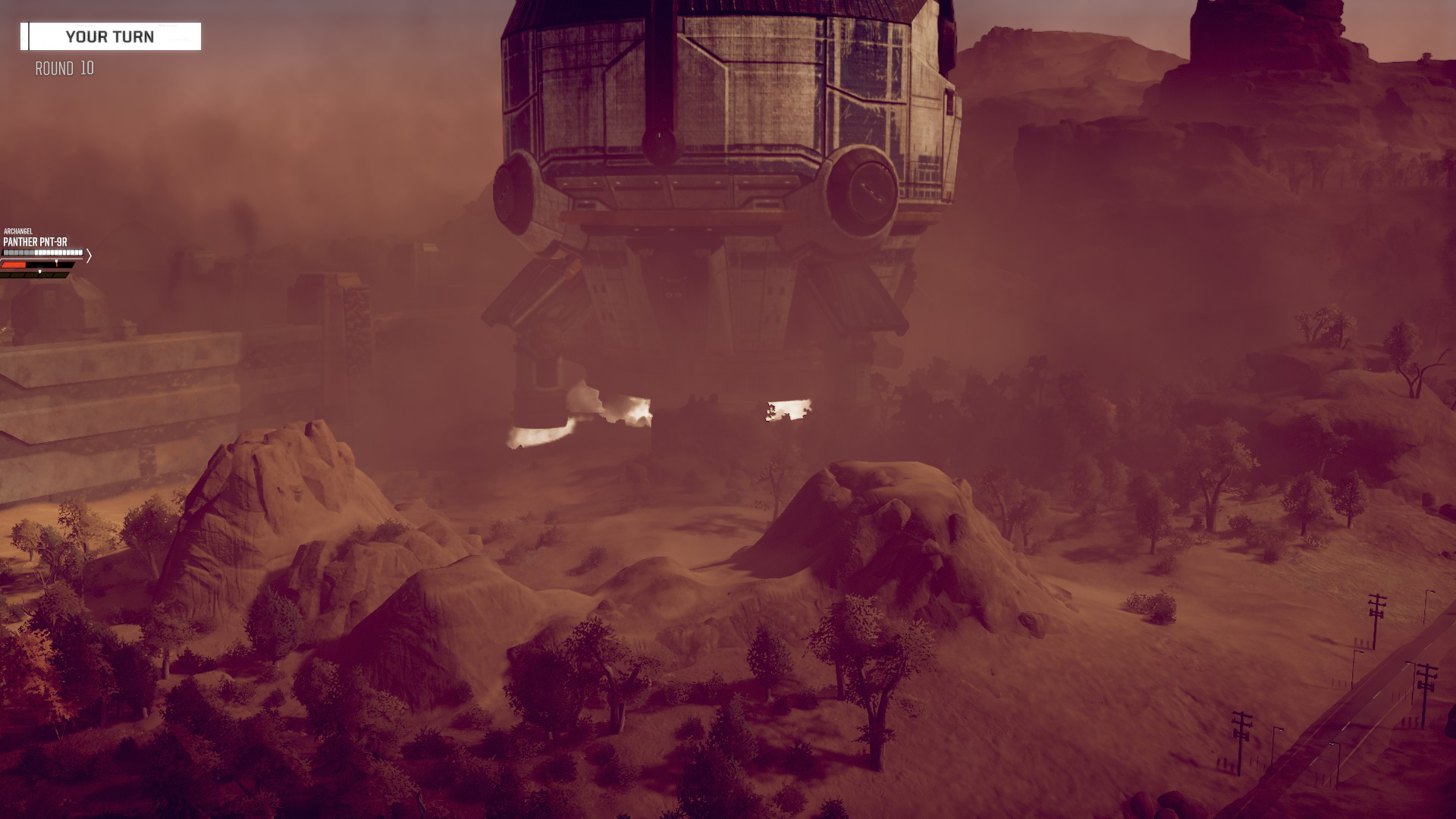
Task: Click the chevron arrow beside the health pips
Action: pos(89,256)
